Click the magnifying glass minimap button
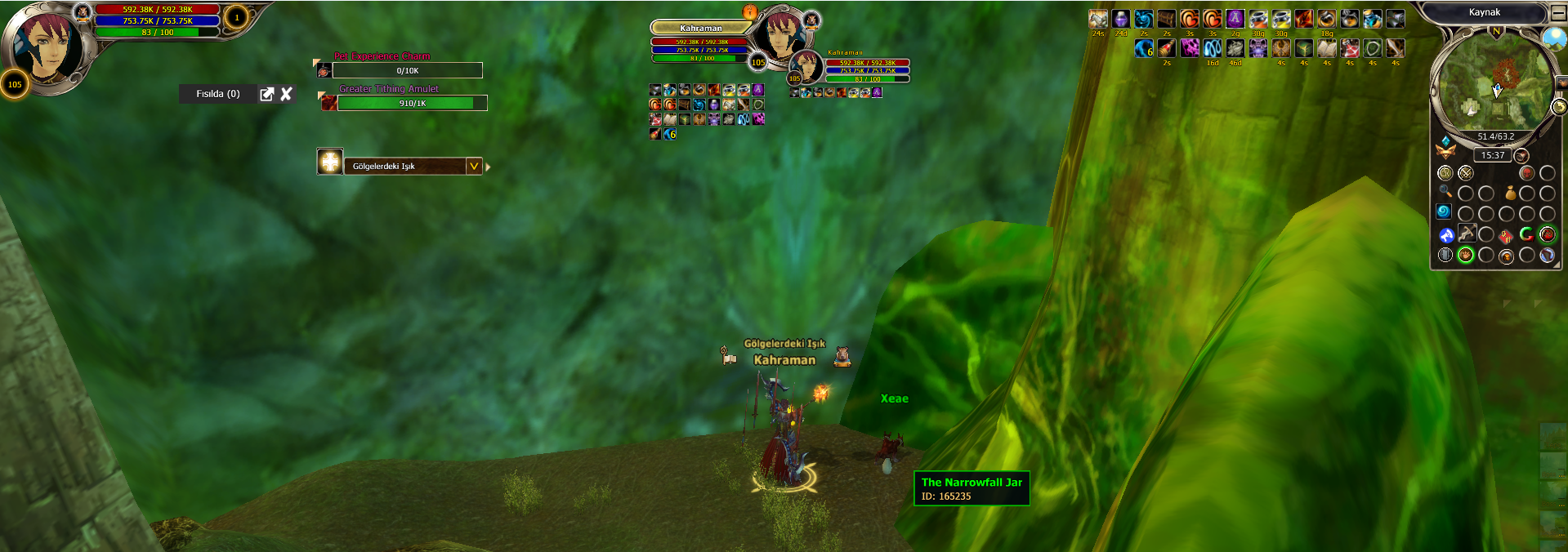Viewport: 1568px width, 552px height. coord(1445,192)
